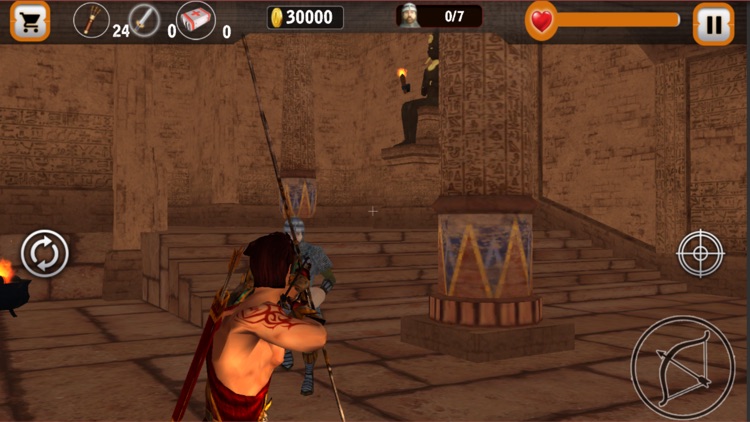This screenshot has width=750, height=422.
Task: Choose the sword weapon icon
Action: (x=144, y=20)
